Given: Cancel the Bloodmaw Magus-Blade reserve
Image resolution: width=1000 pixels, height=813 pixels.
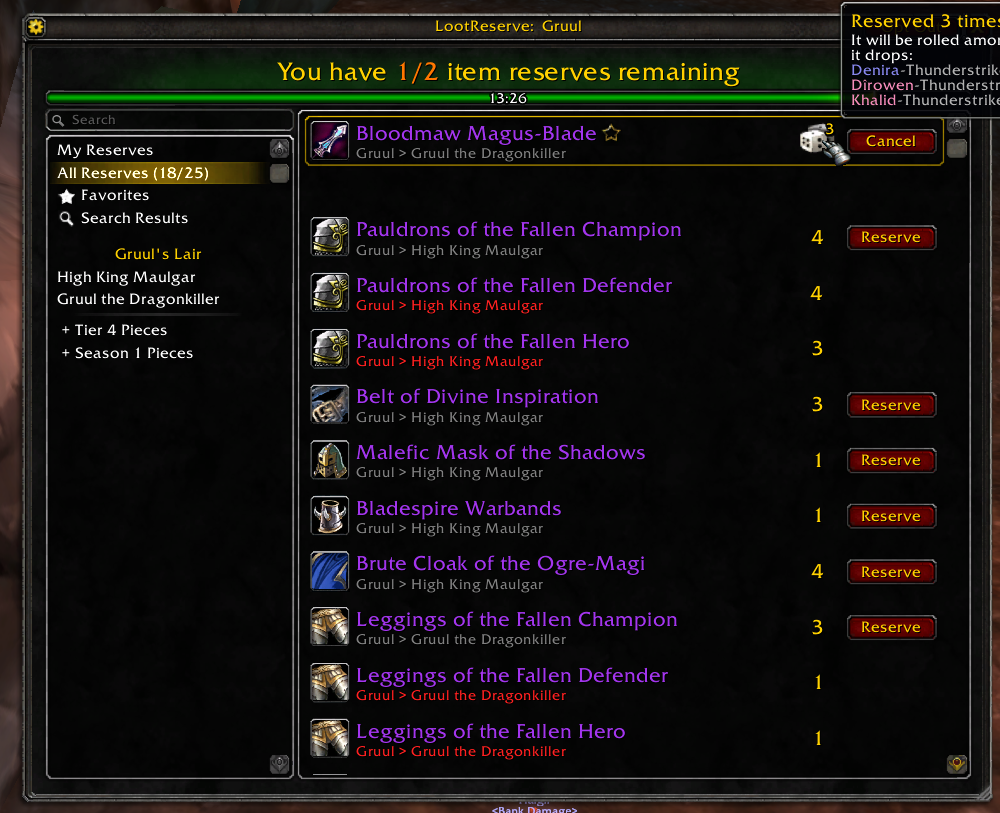Looking at the screenshot, I should click(x=890, y=141).
